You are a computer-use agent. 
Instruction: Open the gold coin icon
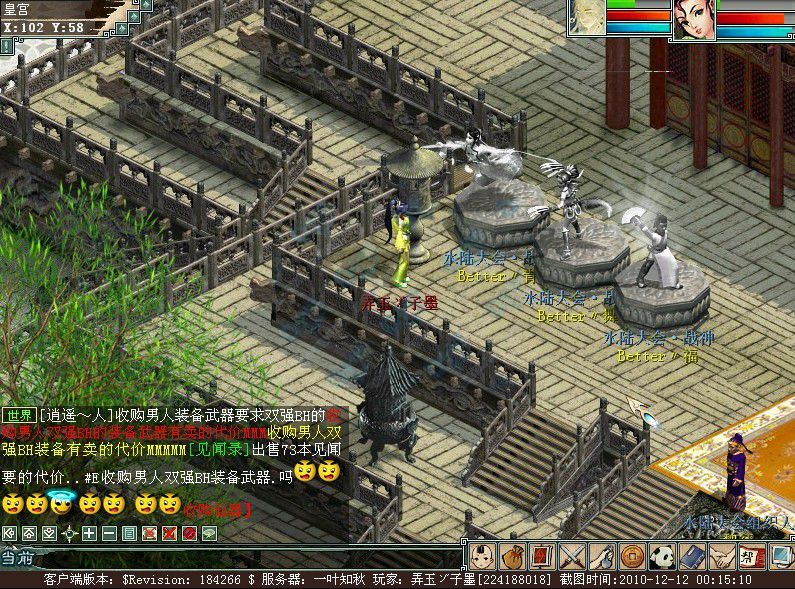tap(631, 556)
